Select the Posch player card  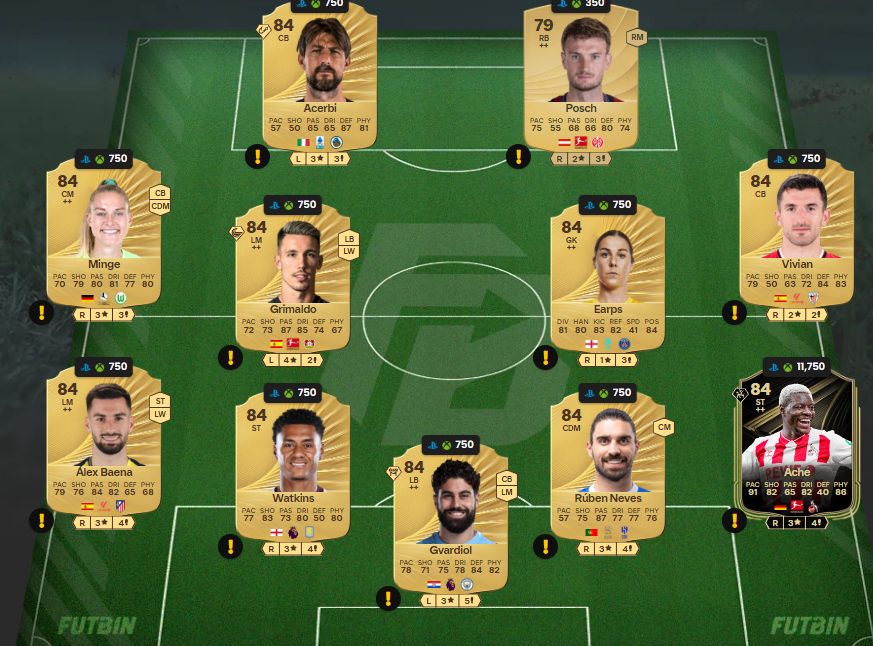[x=581, y=75]
